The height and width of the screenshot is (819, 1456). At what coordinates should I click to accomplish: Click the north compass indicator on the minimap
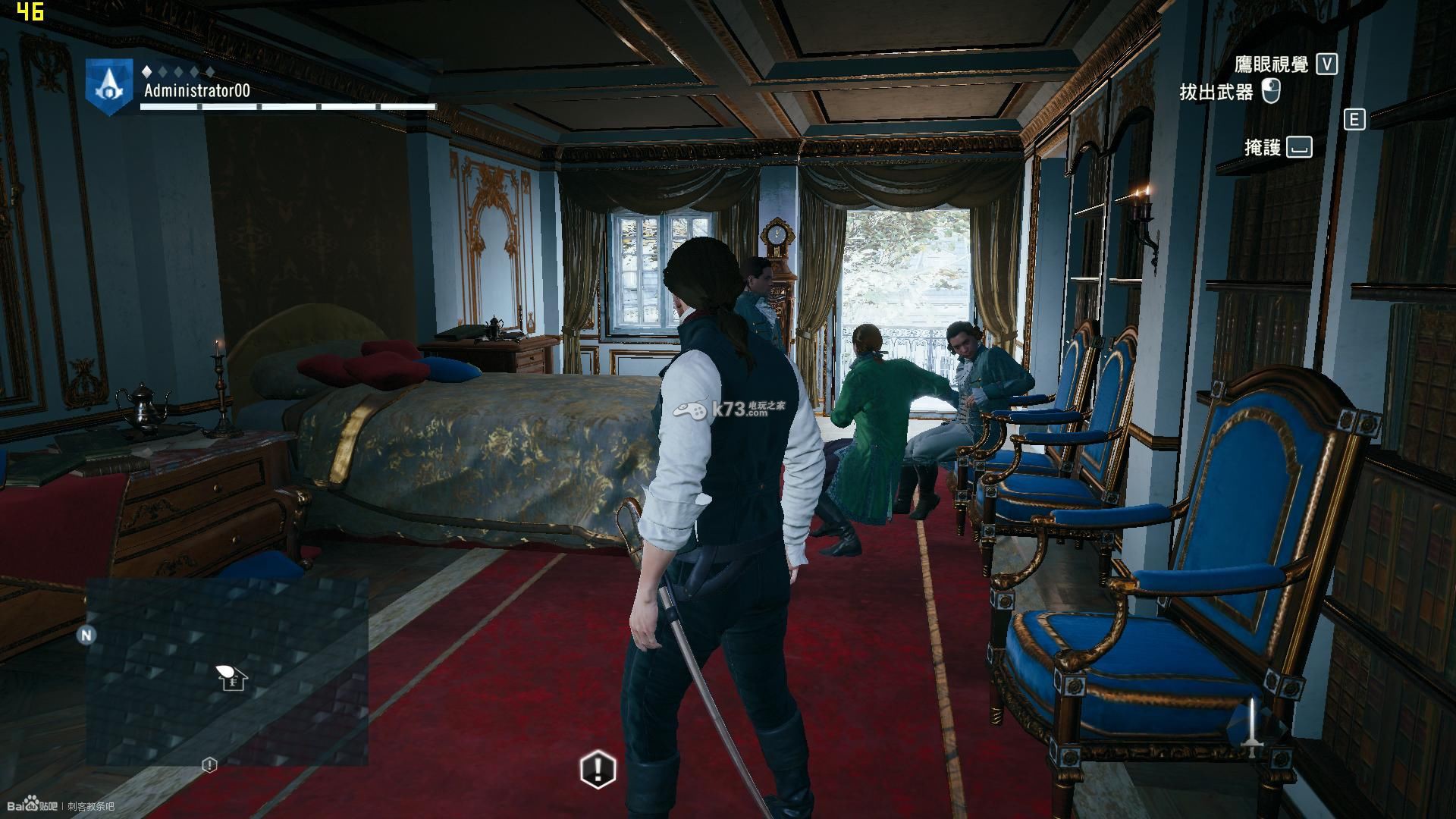pos(86,635)
